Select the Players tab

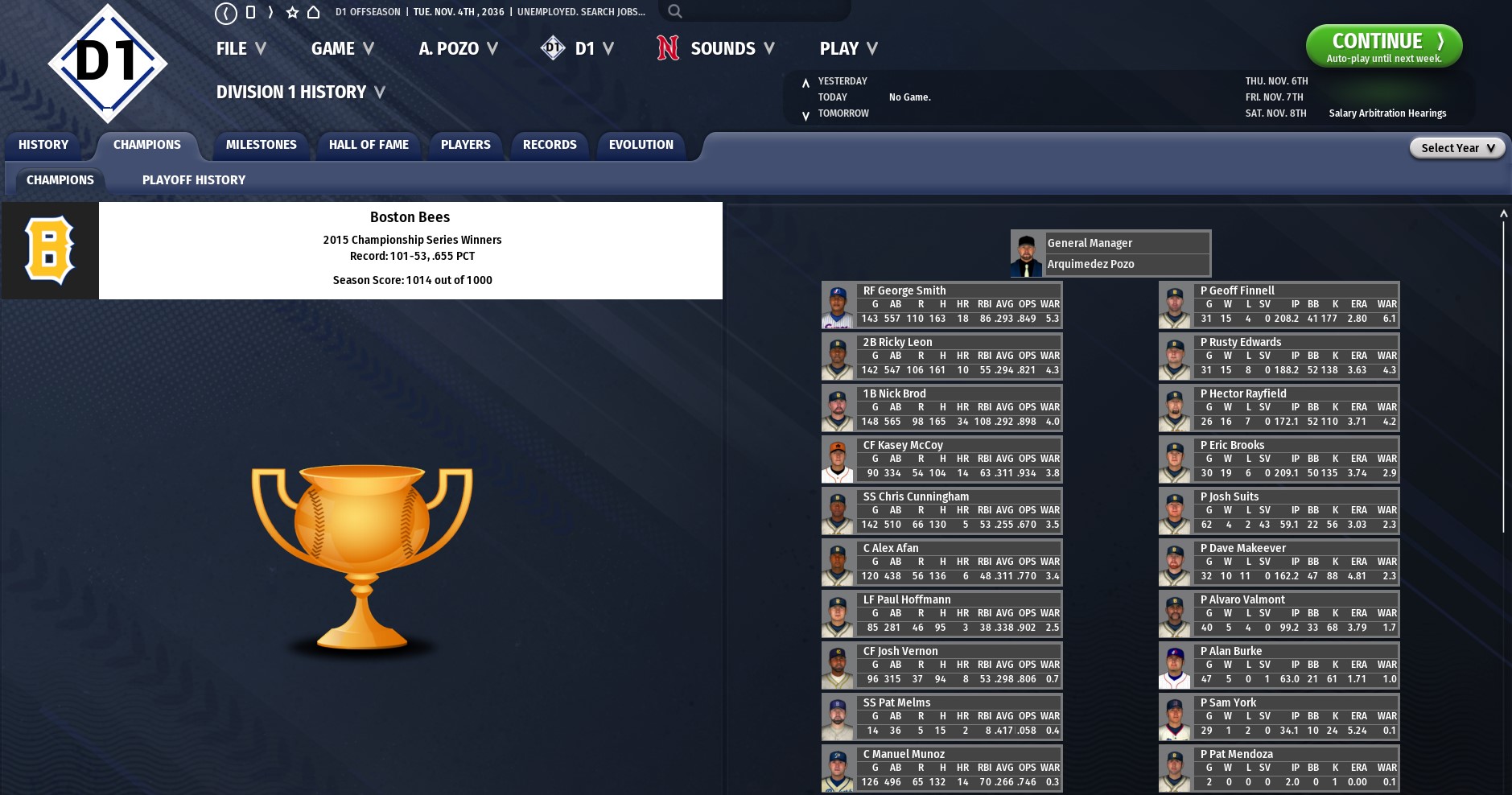point(465,145)
